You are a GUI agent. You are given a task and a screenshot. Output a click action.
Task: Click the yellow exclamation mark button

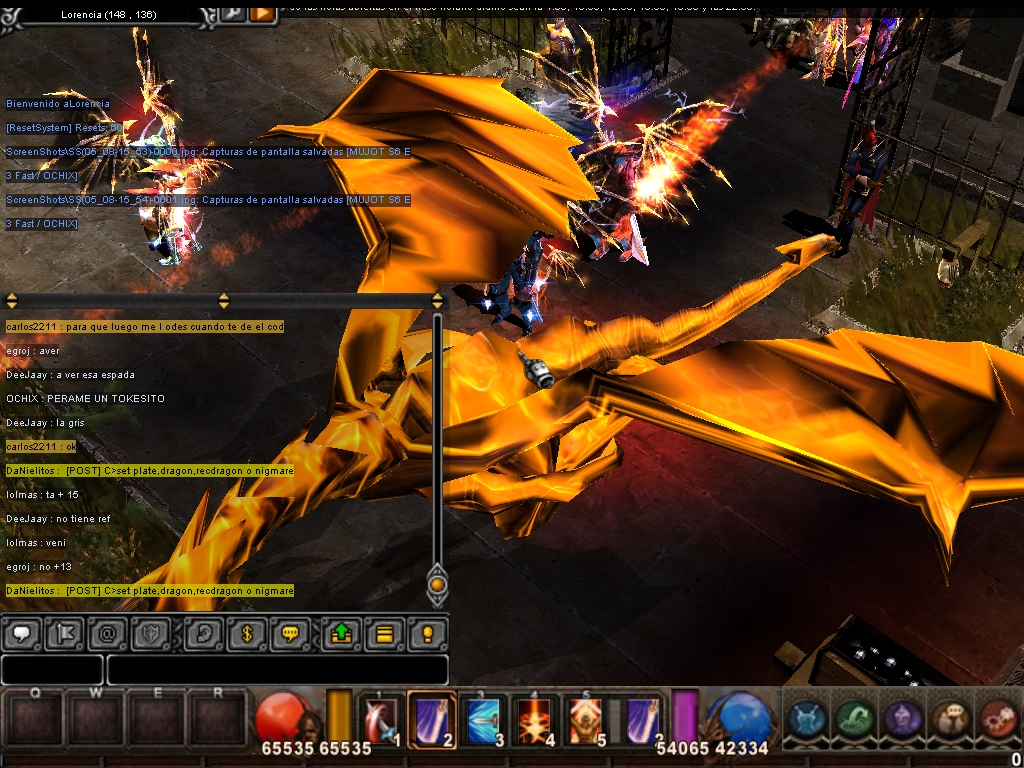point(427,634)
